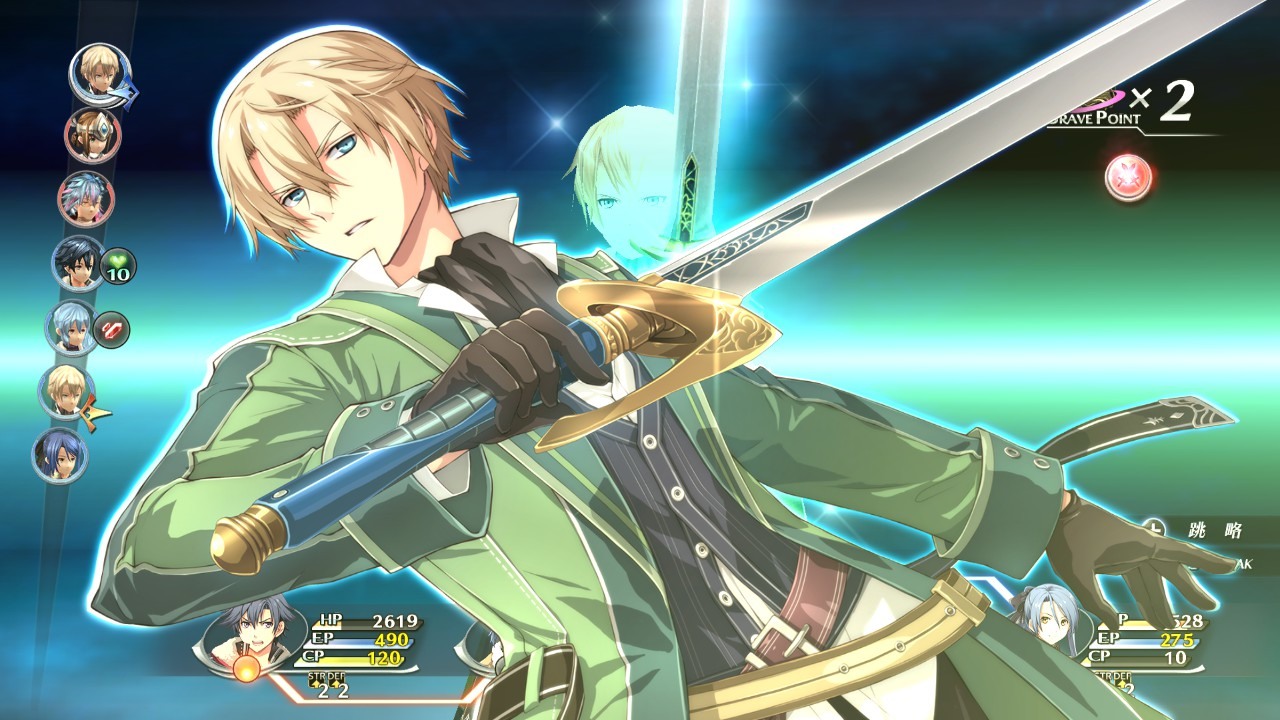Select the goggle-wearing brown-haired turn portrait
Screen dimensions: 1280x720
tap(92, 135)
